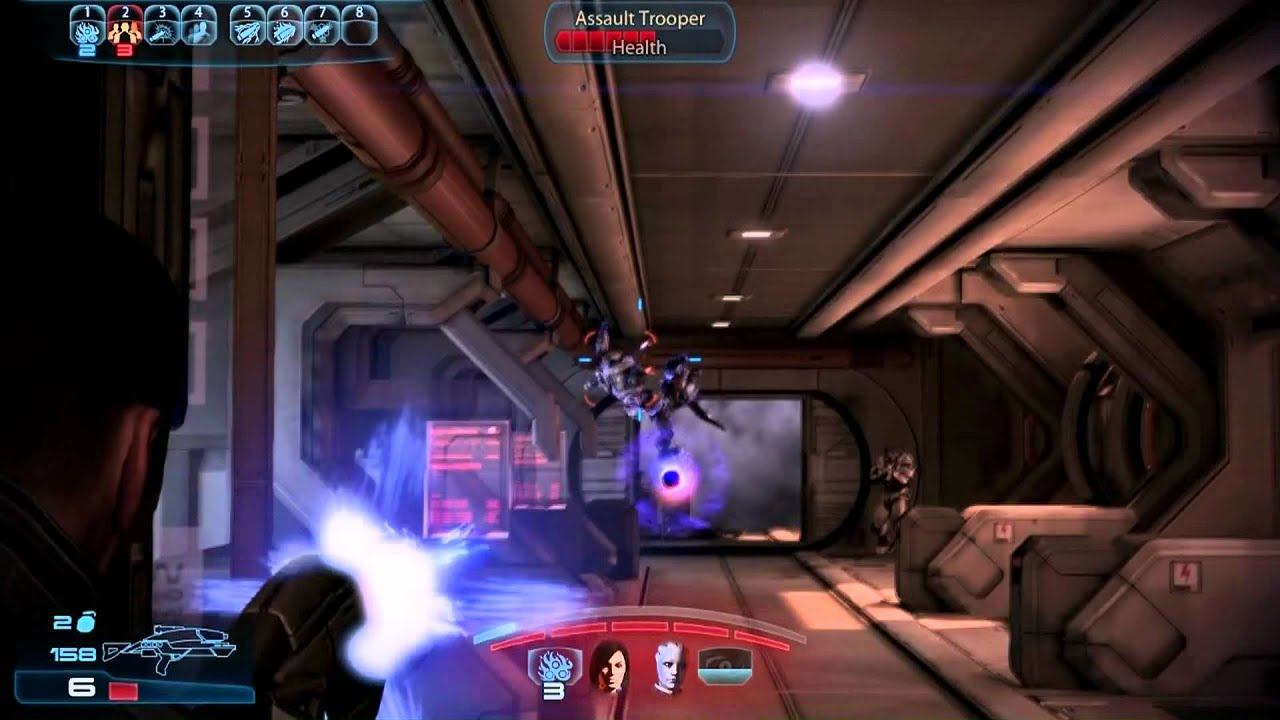The width and height of the screenshot is (1280, 720).
Task: Click the dark-haired female squadmate portrait
Action: pyautogui.click(x=608, y=665)
